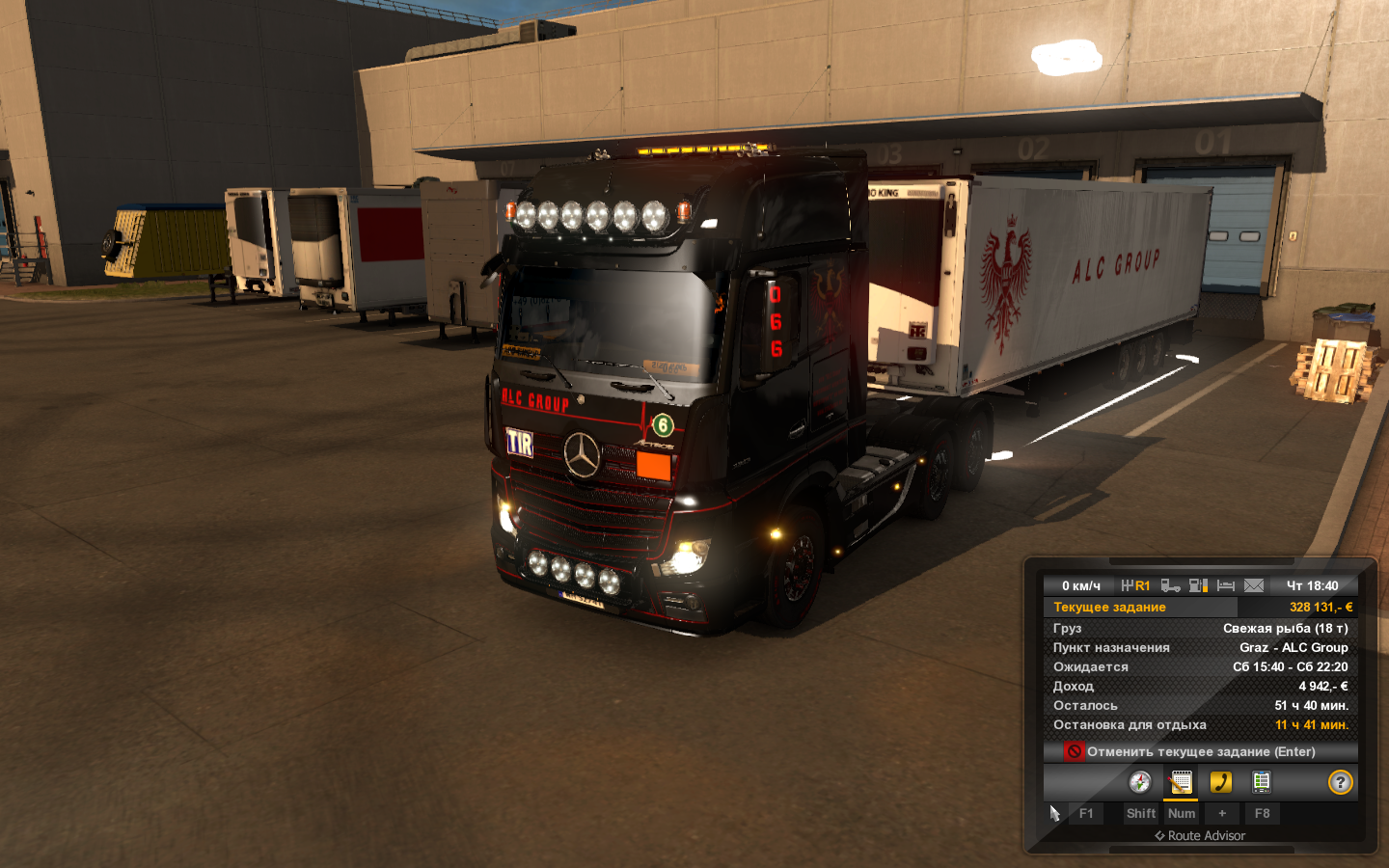Open the question mark help button
Viewport: 1389px width, 868px height.
pyautogui.click(x=1340, y=782)
